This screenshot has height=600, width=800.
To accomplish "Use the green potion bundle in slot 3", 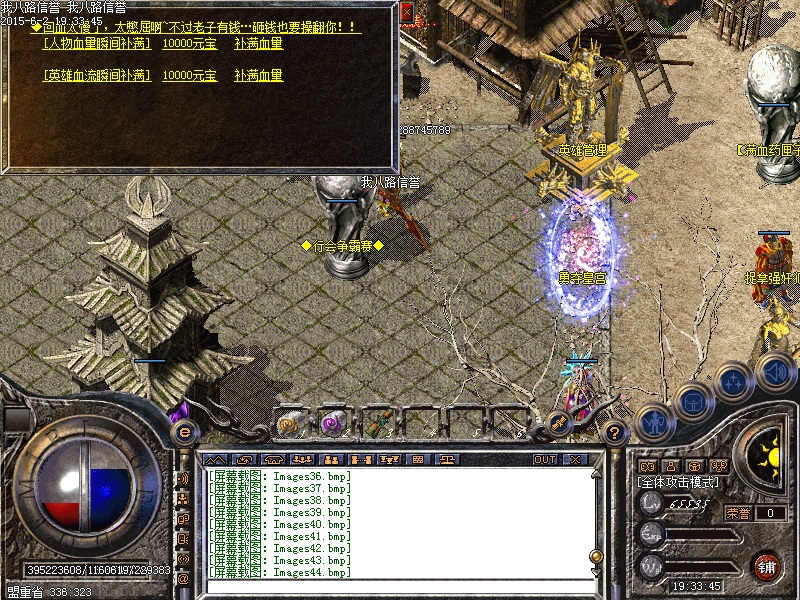I will tap(376, 423).
